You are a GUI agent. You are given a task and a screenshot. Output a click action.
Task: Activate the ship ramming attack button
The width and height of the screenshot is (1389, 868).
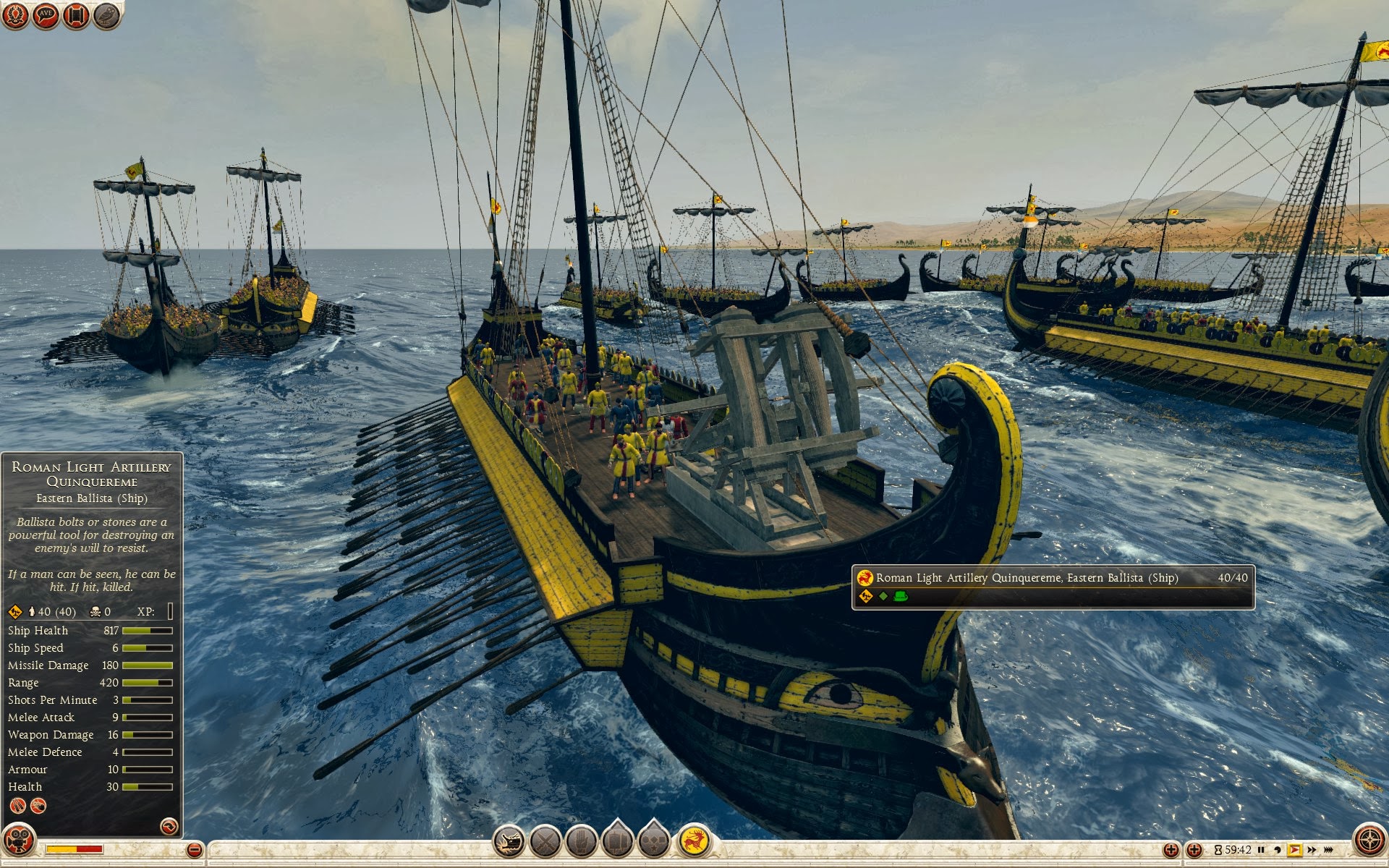(x=509, y=841)
